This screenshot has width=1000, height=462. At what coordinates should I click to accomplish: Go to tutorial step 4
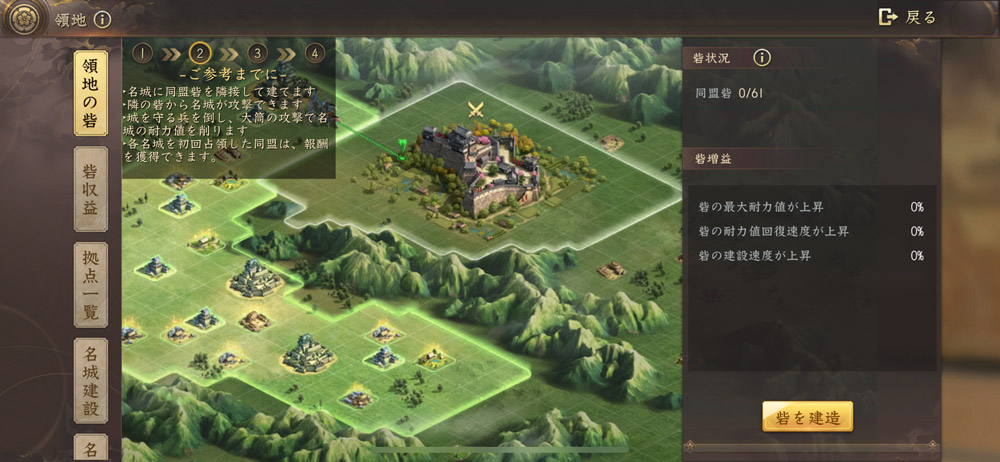315,53
